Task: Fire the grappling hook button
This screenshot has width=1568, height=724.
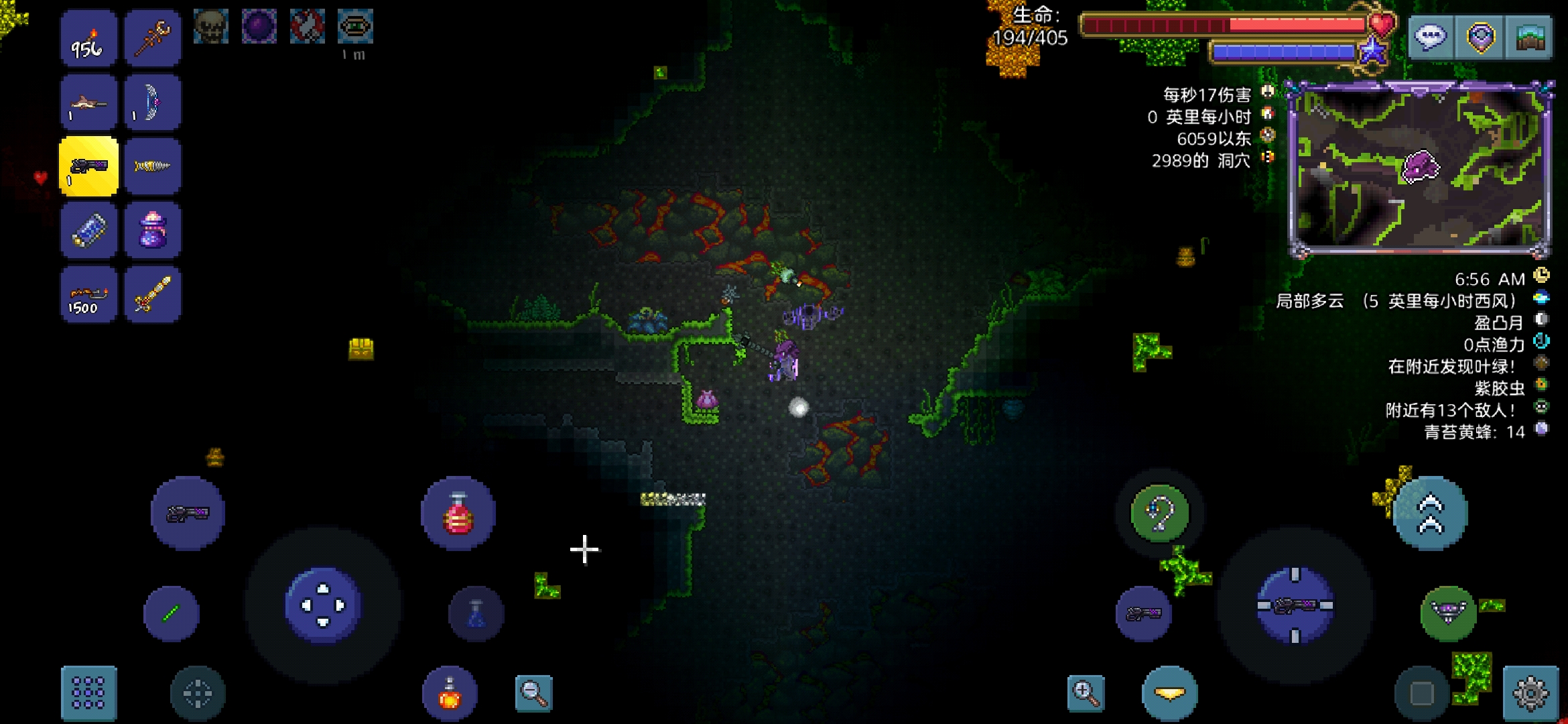Action: point(1160,514)
